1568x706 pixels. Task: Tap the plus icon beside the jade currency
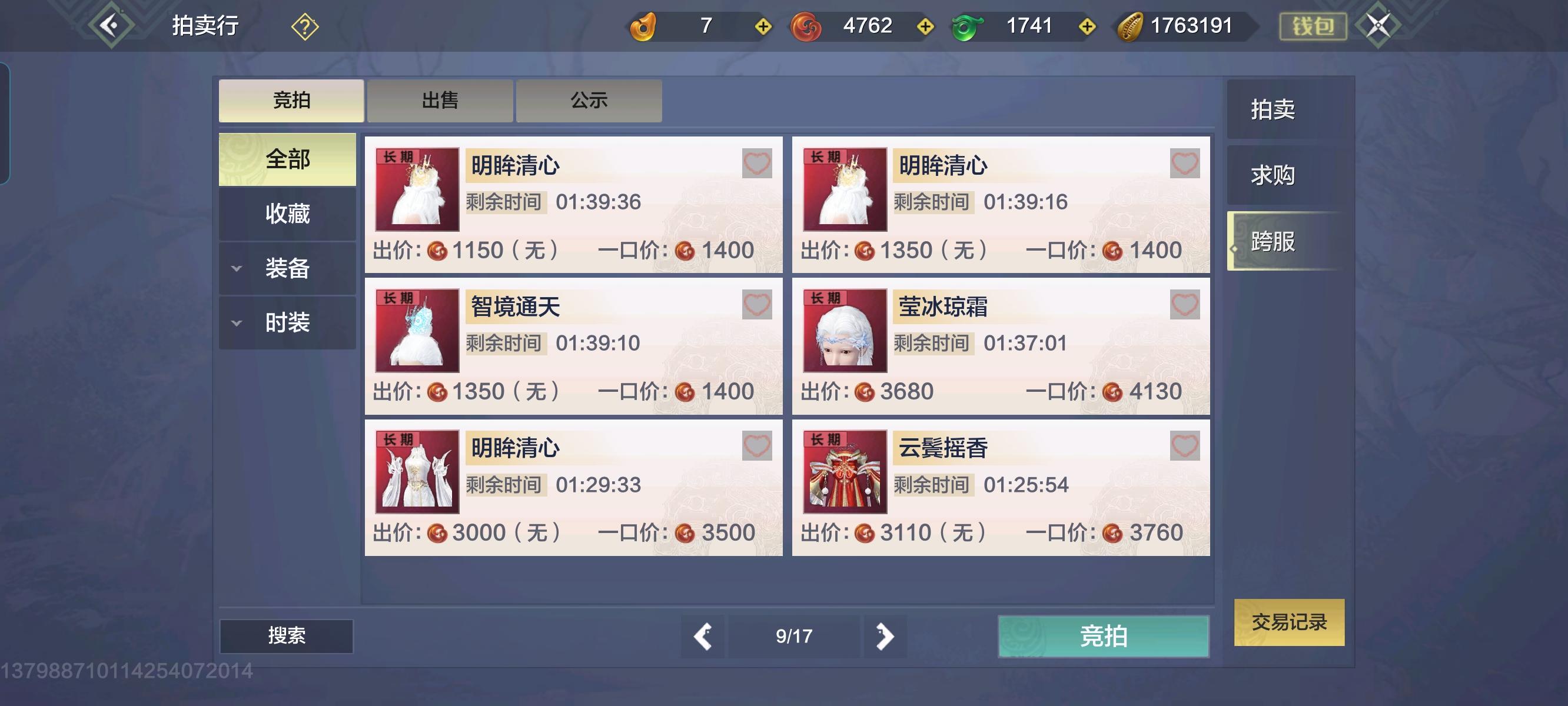click(1087, 25)
